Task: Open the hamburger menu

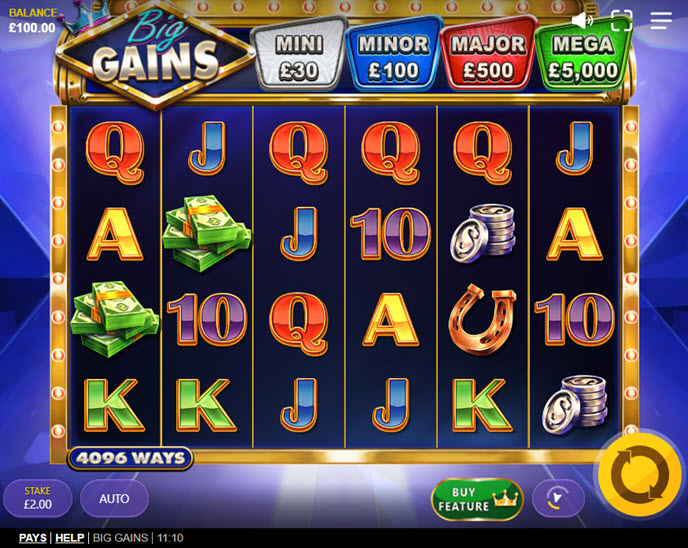Action: coord(661,20)
